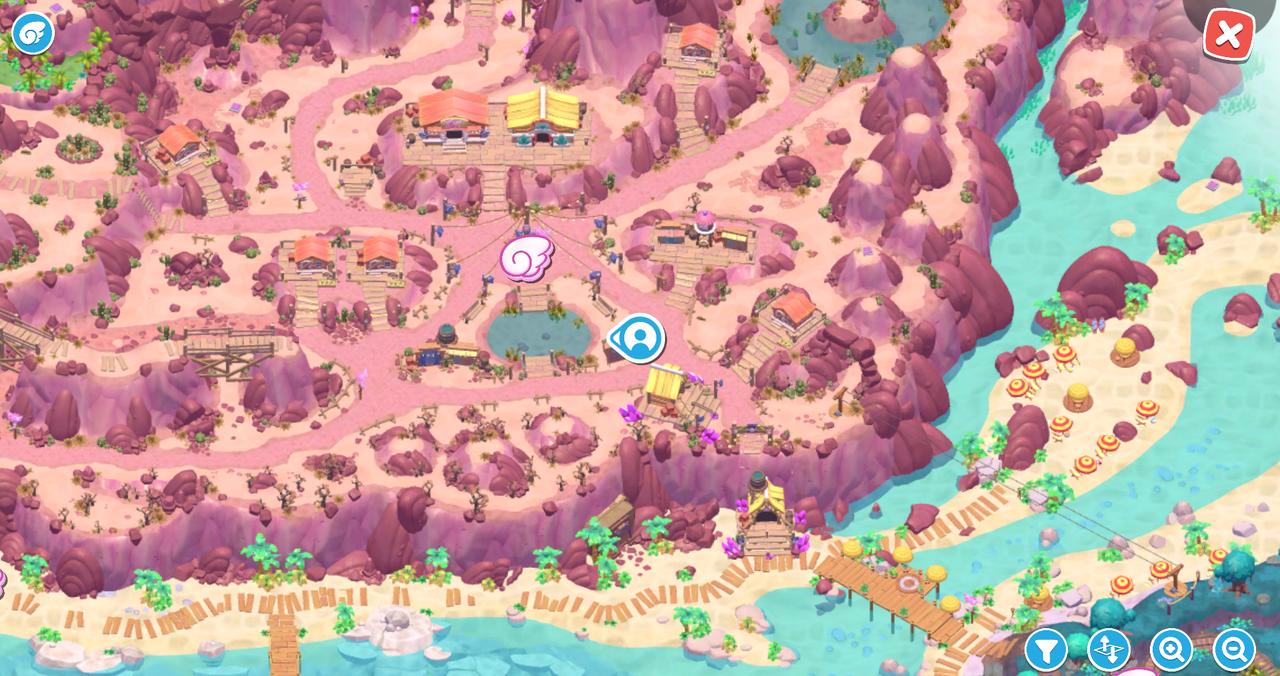Close the map with the red X
Screen dimensions: 1280x676
[1228, 35]
